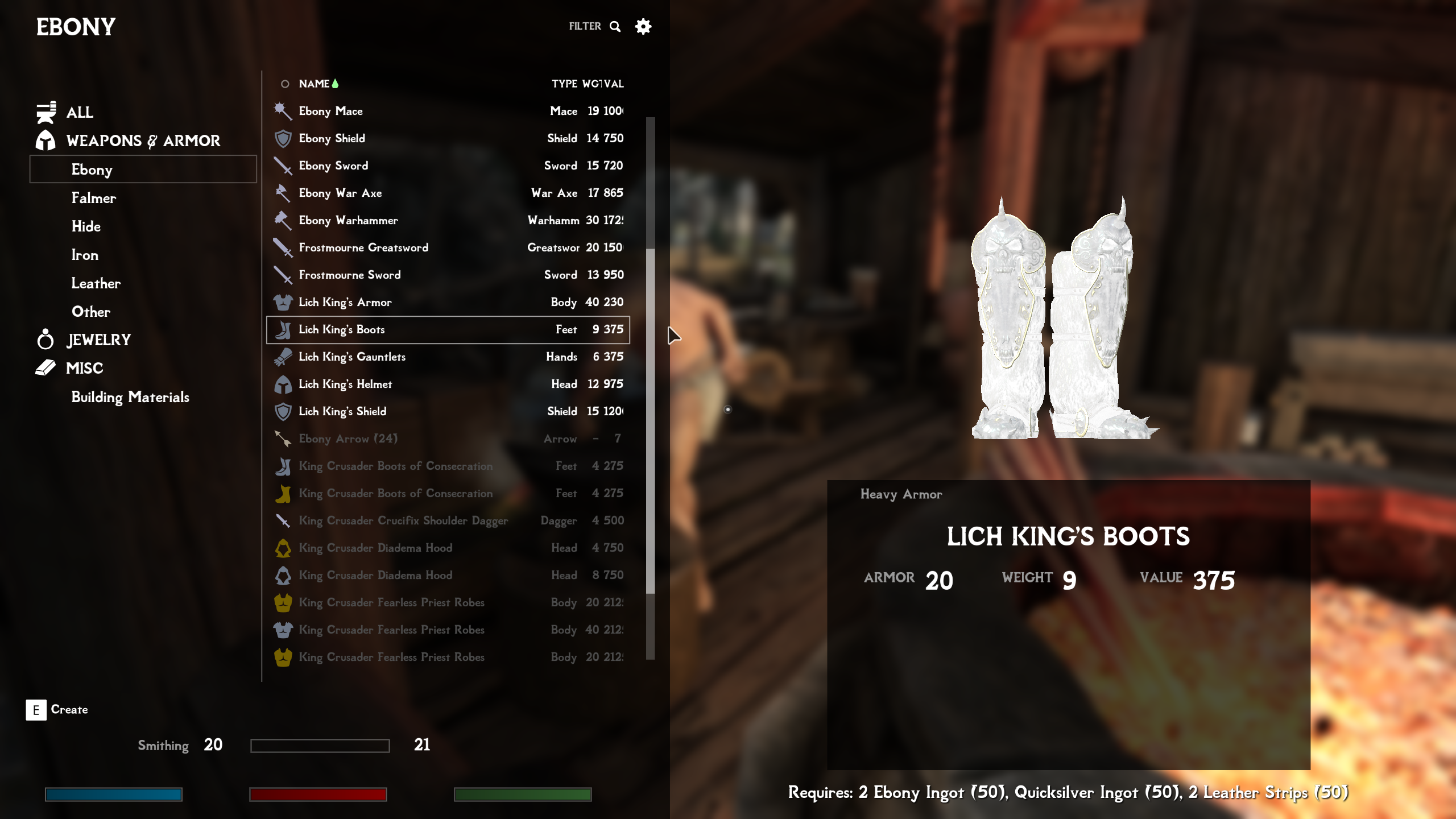Screen dimensions: 1456x819
Task: Expand the WEAPONS & ARMOR category
Action: 143,140
